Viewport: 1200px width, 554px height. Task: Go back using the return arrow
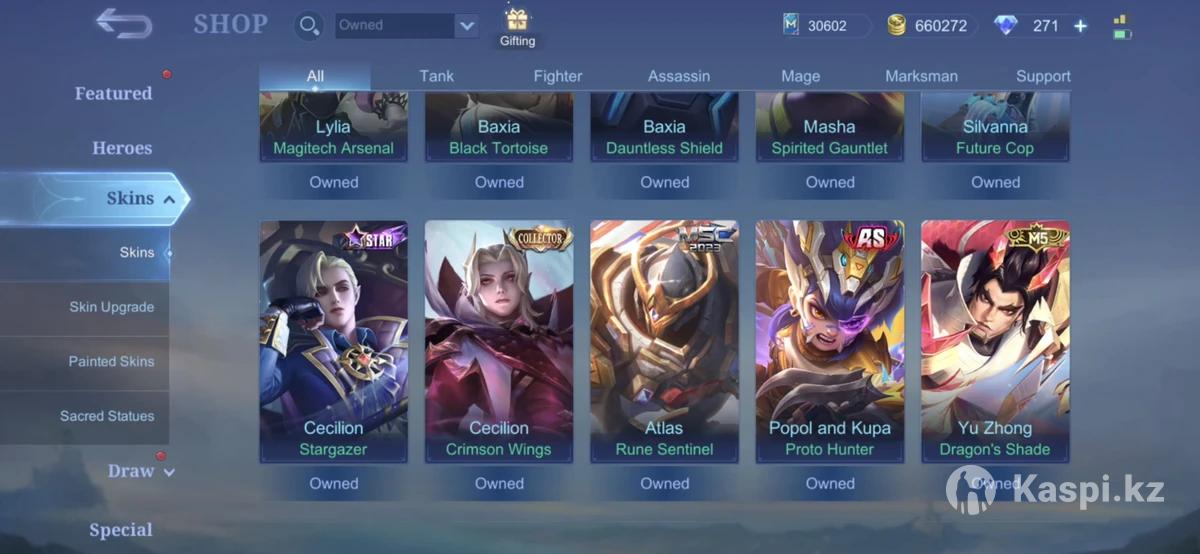pyautogui.click(x=123, y=23)
